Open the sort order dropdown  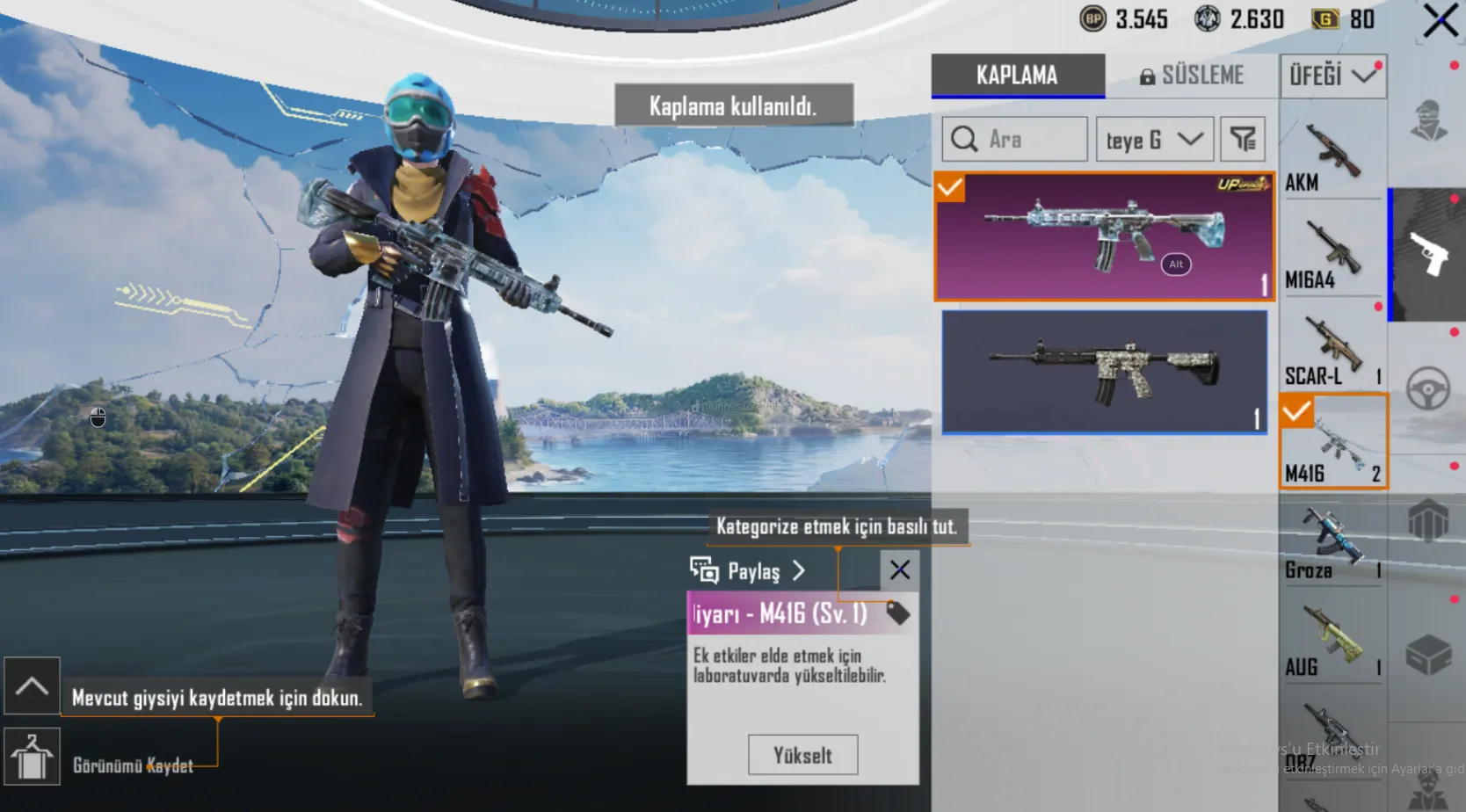point(1154,139)
